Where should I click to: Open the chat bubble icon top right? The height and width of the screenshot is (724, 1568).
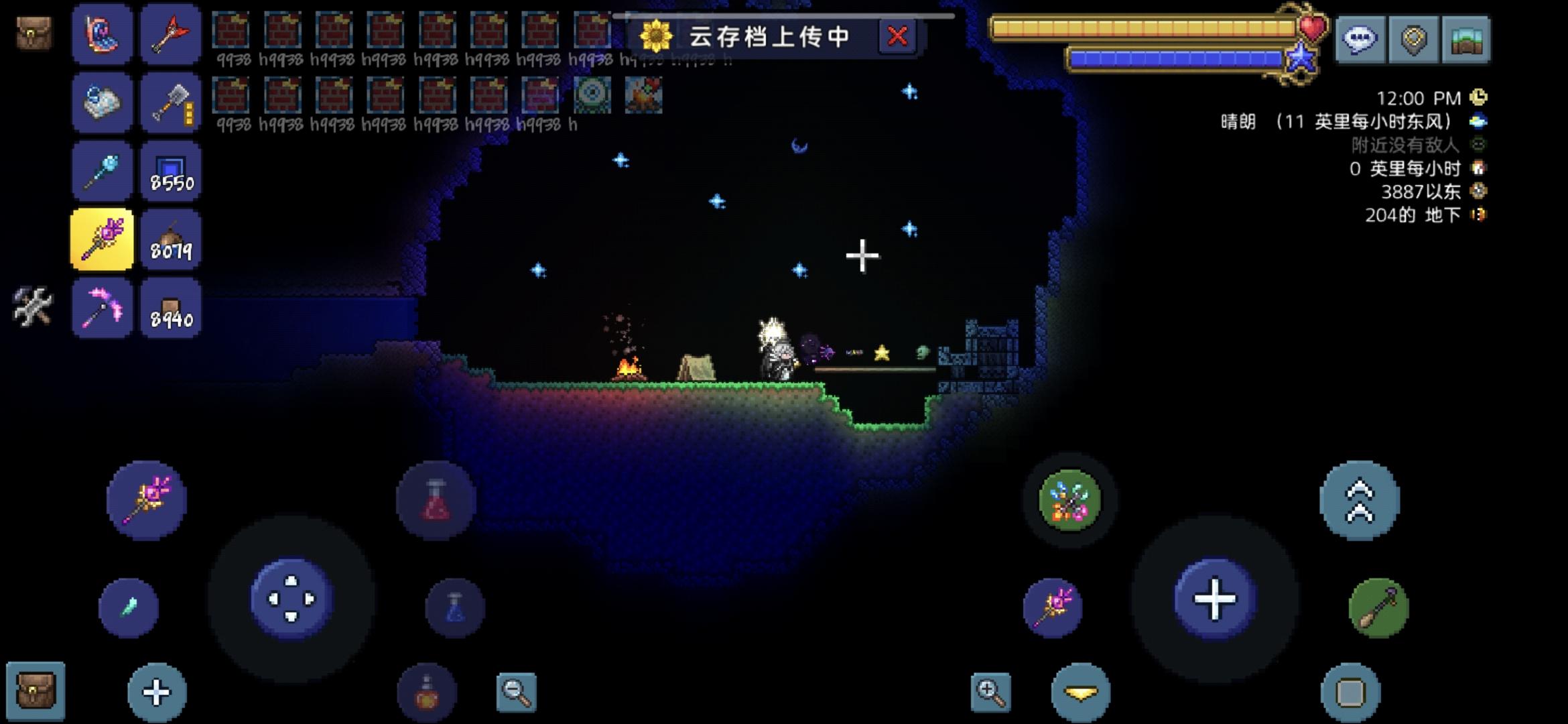click(1359, 40)
